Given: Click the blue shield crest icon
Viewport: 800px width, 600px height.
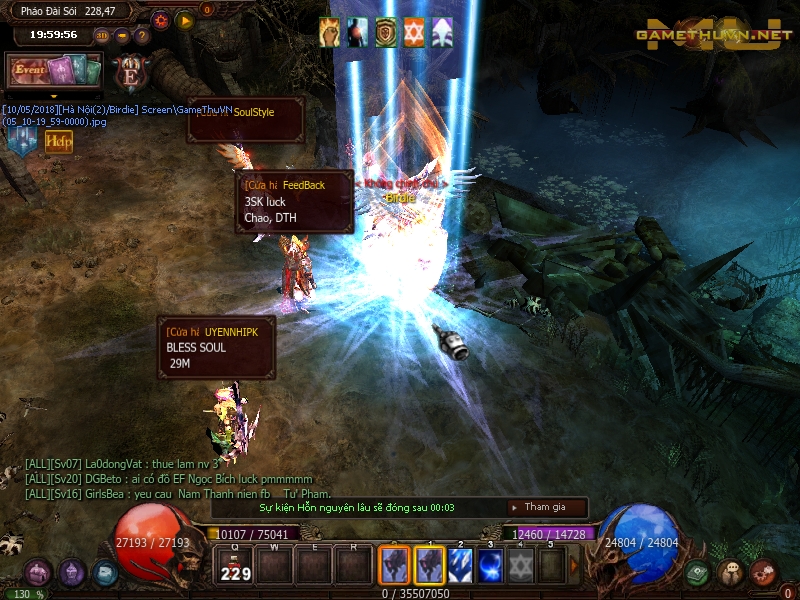Looking at the screenshot, I should pyautogui.click(x=21, y=142).
